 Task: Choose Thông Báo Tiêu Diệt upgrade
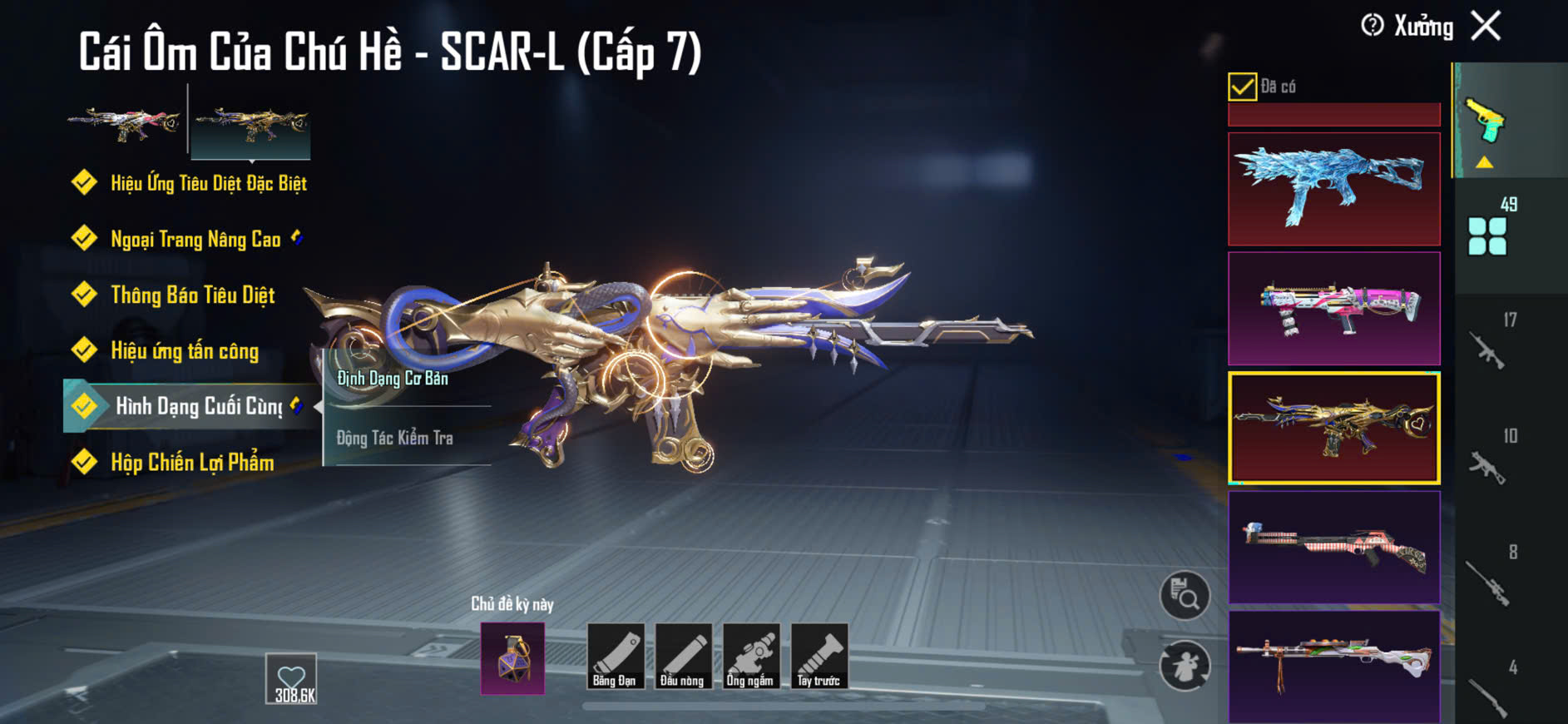click(x=192, y=295)
